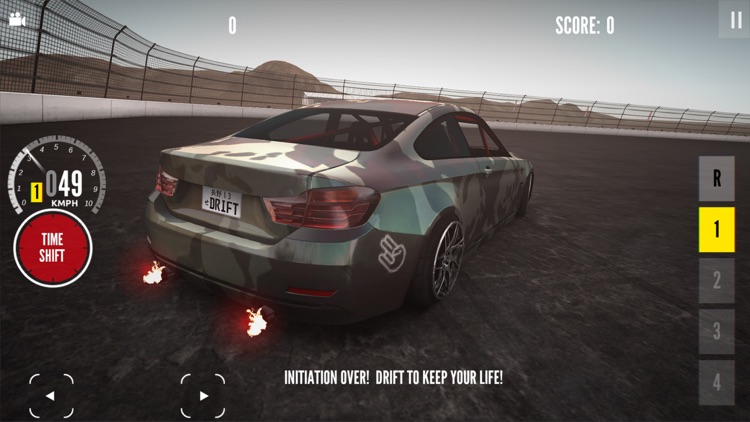Screen dimensions: 750x422
Task: Shift to gear 4
Action: click(716, 382)
